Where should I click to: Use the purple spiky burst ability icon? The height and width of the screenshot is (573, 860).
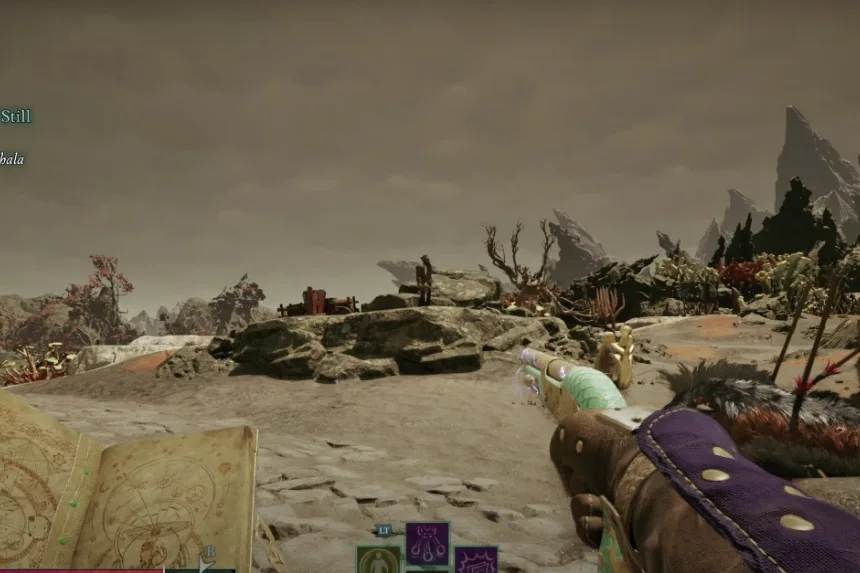click(476, 560)
